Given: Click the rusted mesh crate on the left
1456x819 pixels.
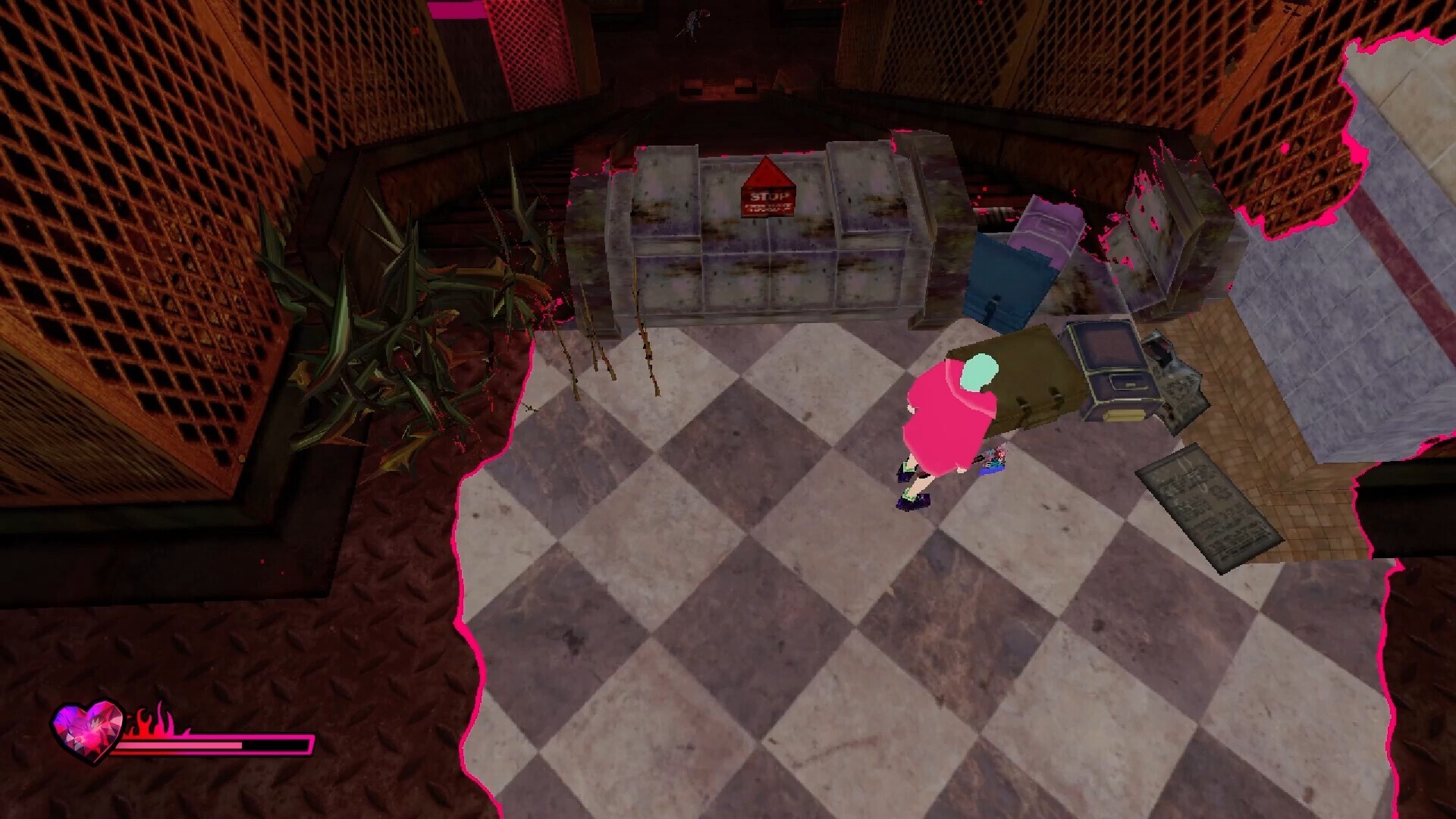Looking at the screenshot, I should pyautogui.click(x=136, y=227).
